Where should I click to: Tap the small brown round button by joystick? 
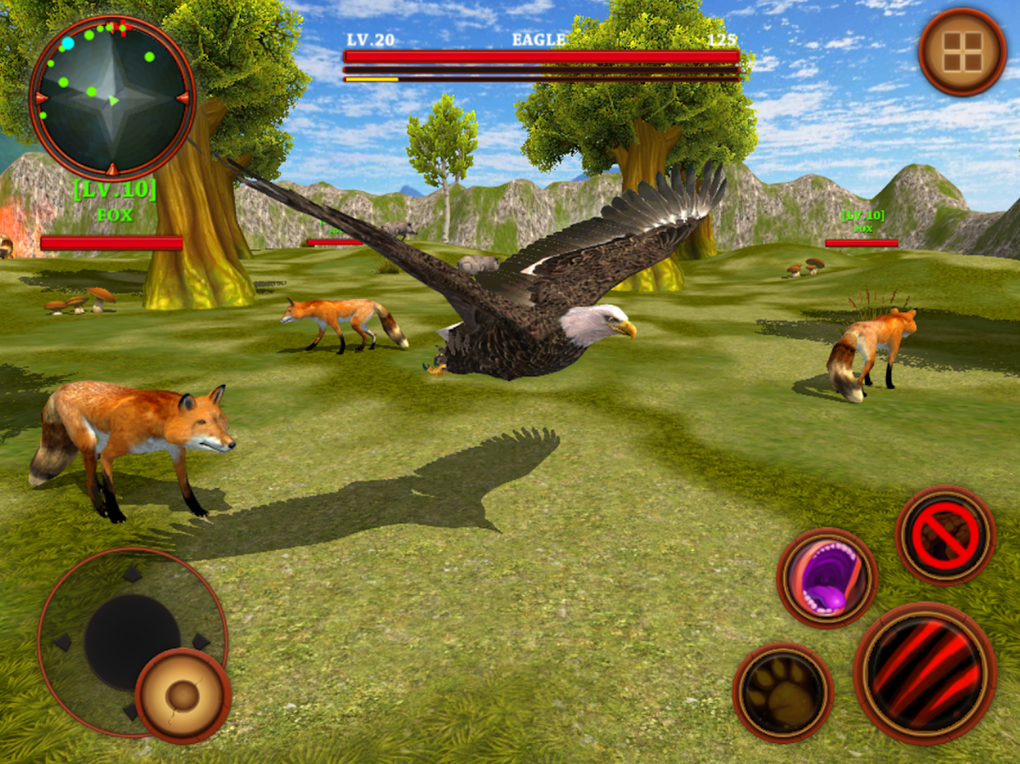[x=183, y=695]
